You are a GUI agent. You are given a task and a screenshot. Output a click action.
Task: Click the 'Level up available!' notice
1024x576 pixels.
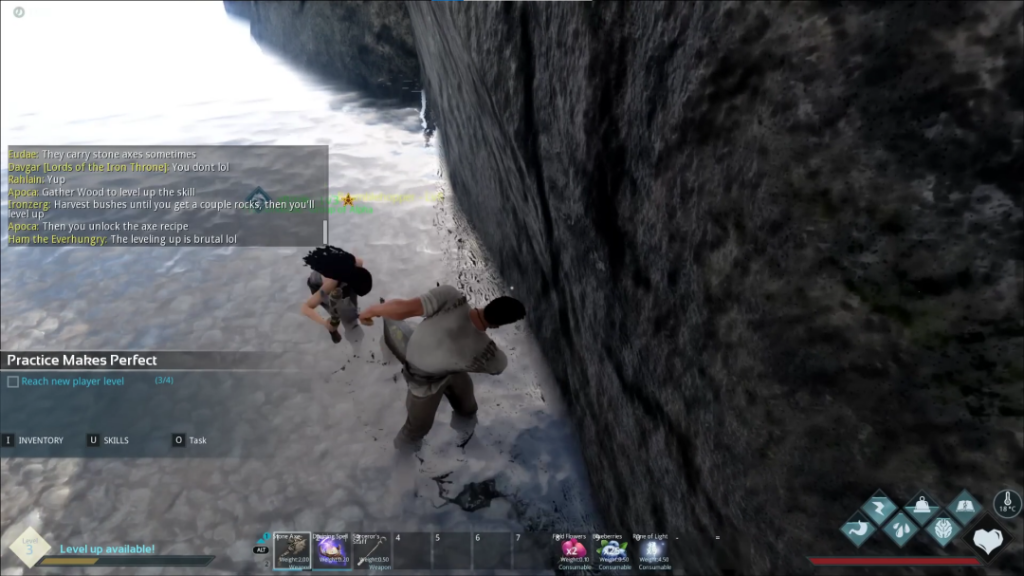point(107,549)
